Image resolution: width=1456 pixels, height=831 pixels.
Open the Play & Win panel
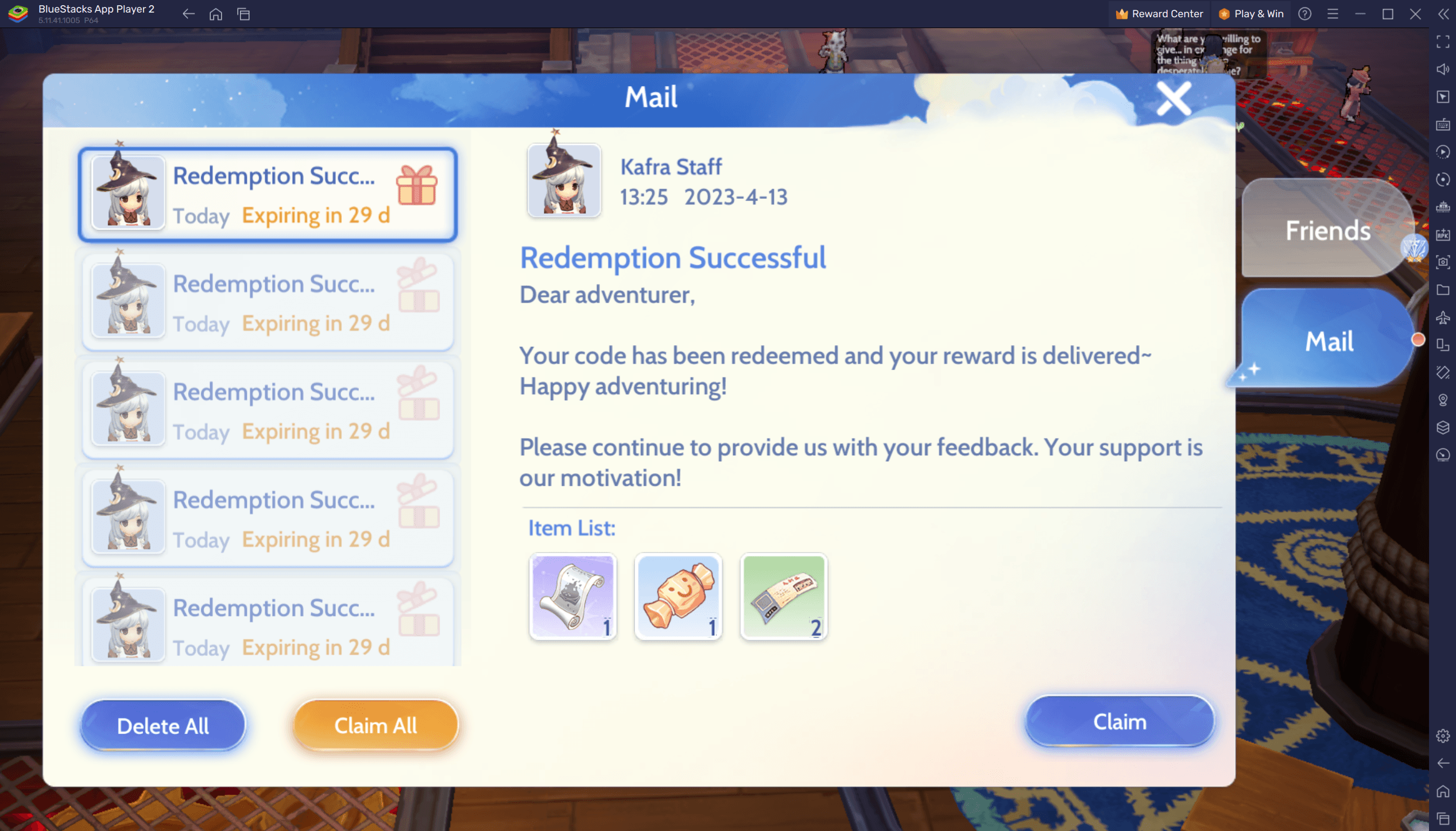click(1251, 14)
